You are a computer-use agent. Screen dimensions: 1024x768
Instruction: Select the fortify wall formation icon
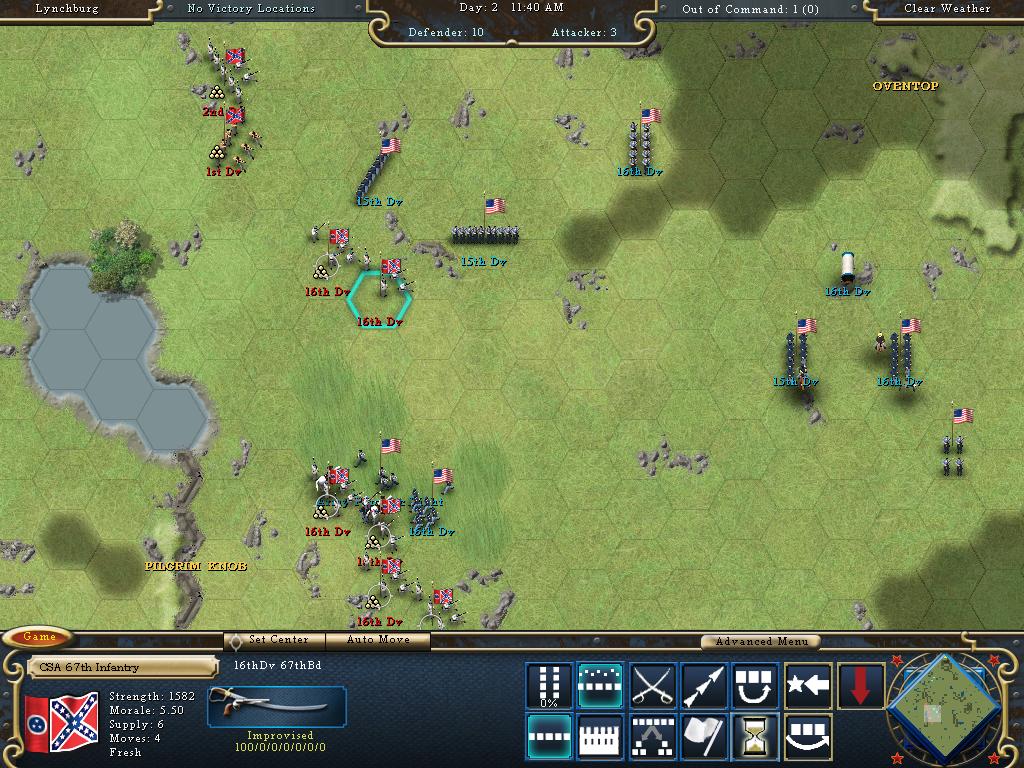(600, 737)
